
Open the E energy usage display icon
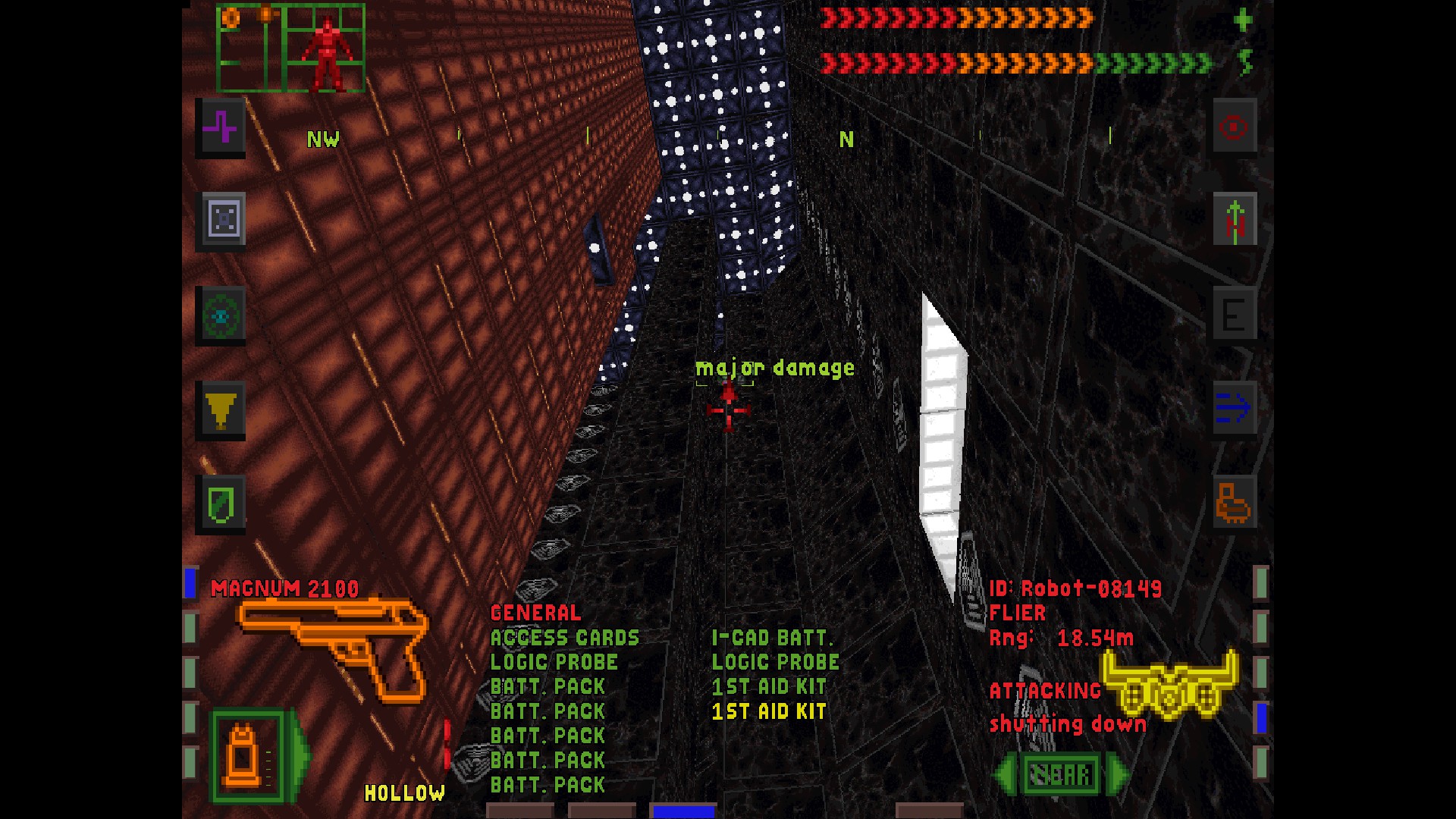pos(1235,315)
